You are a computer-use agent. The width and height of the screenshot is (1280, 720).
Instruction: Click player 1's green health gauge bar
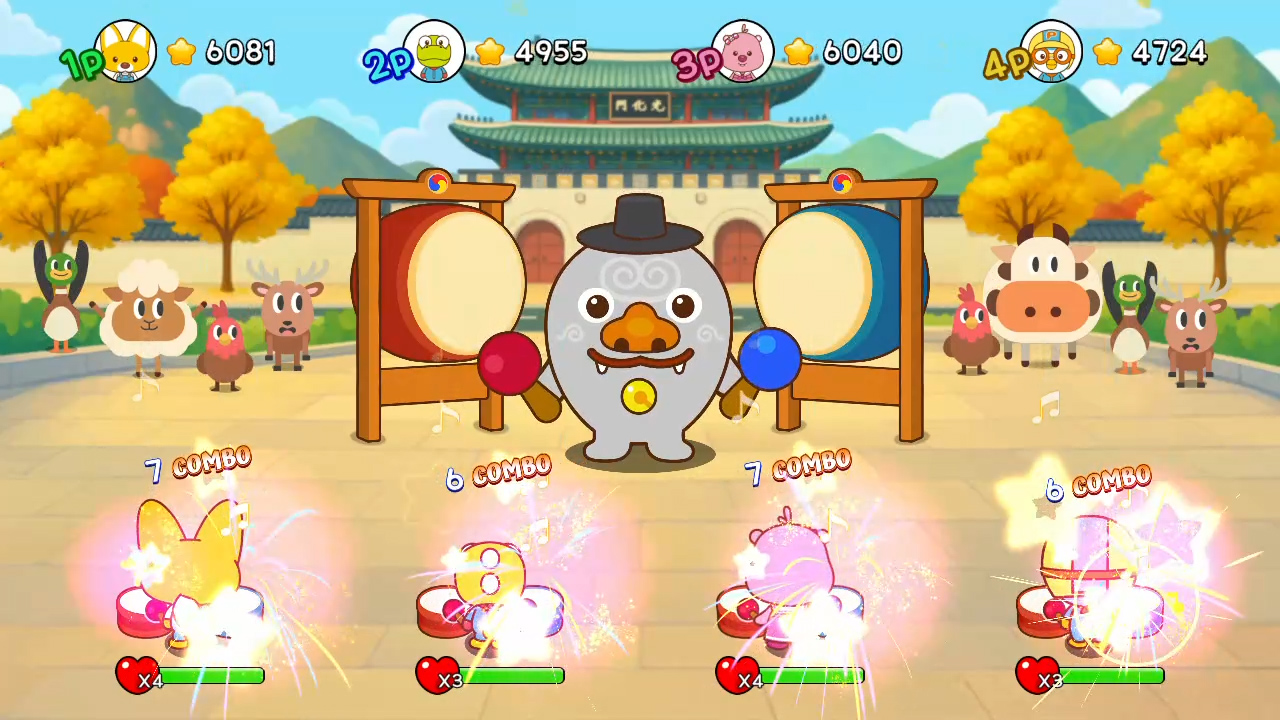(210, 677)
